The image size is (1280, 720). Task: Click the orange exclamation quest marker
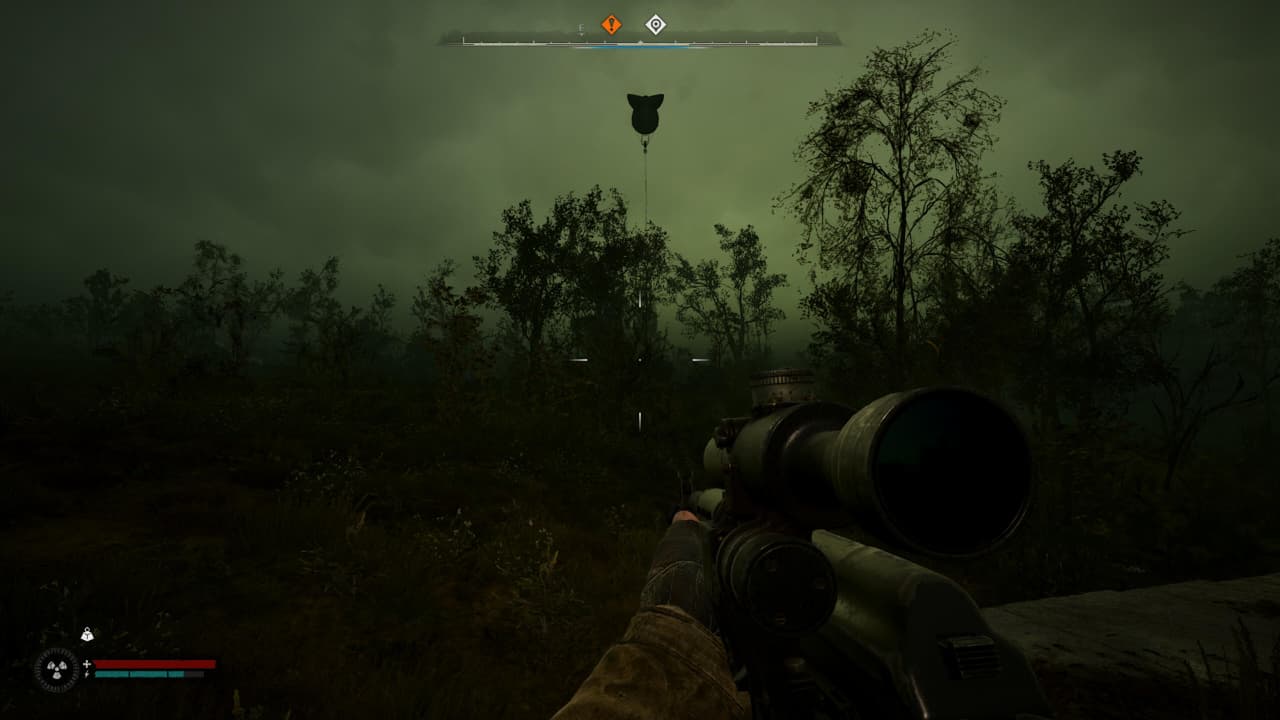click(x=611, y=24)
